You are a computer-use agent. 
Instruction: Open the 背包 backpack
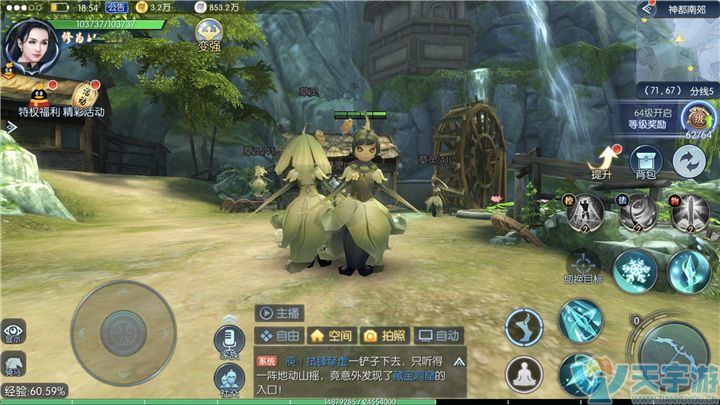[645, 160]
